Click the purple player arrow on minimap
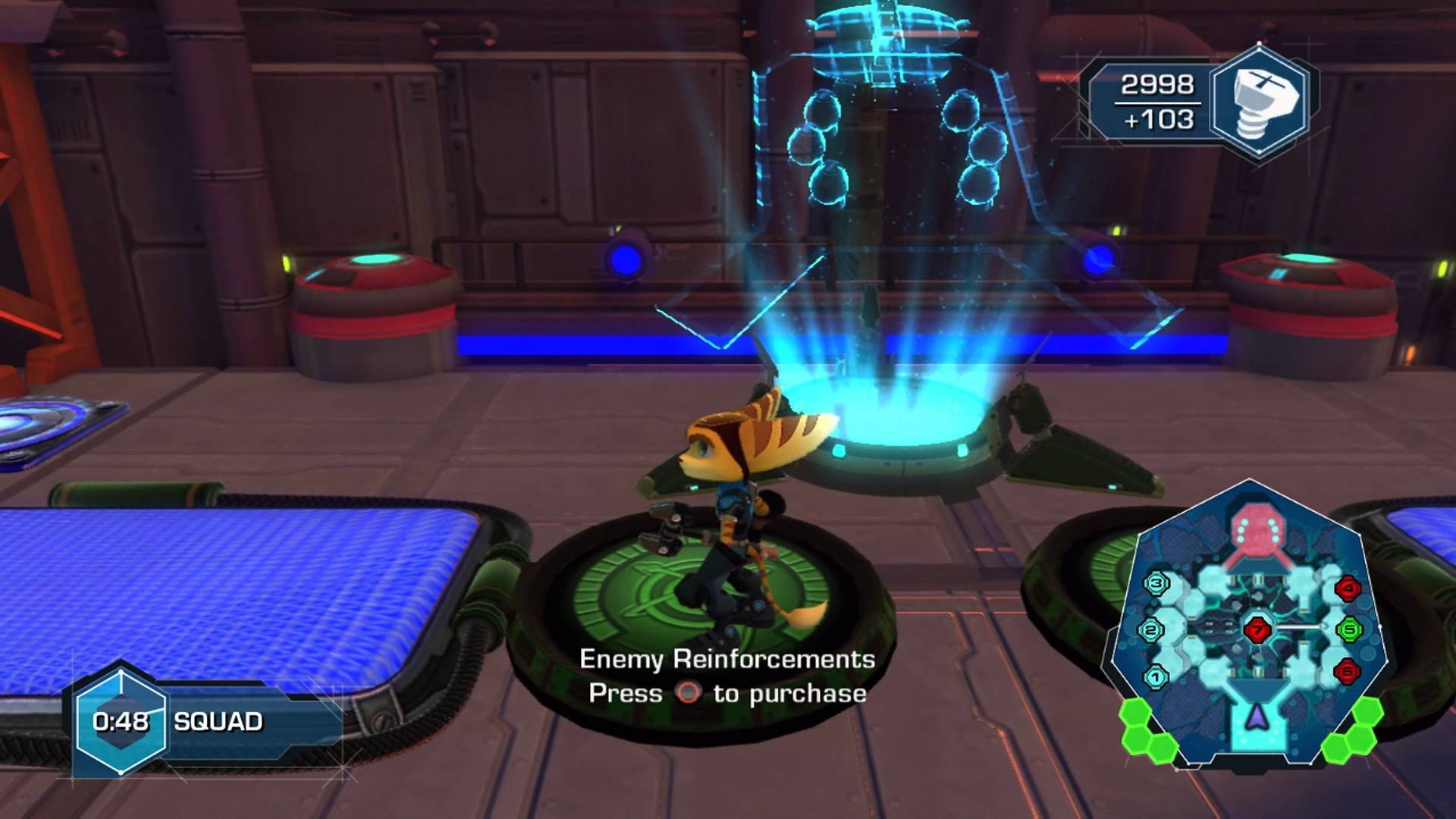 (1257, 714)
